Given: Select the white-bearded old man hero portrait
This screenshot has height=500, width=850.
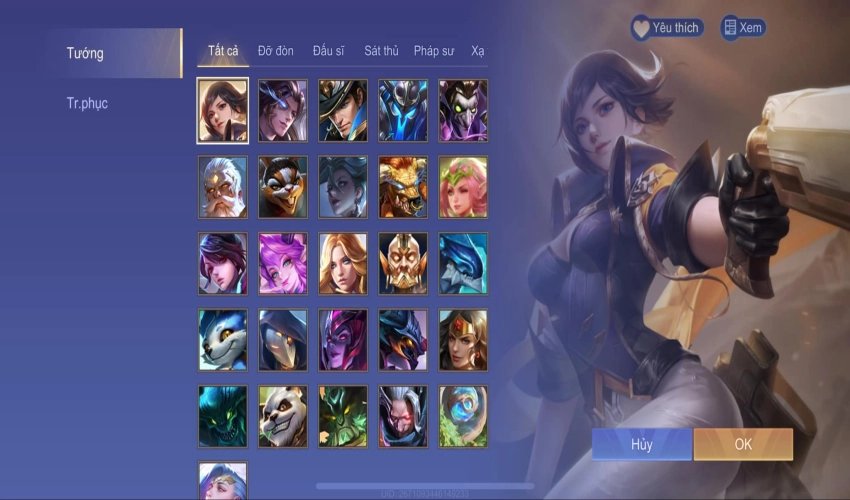Looking at the screenshot, I should point(223,187).
